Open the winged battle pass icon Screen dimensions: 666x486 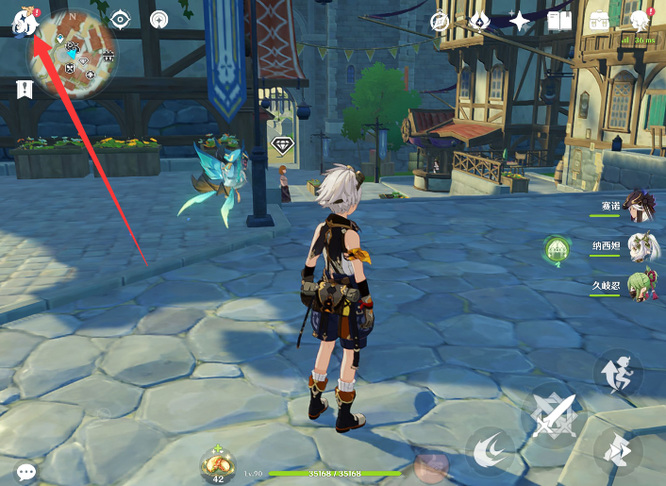479,21
